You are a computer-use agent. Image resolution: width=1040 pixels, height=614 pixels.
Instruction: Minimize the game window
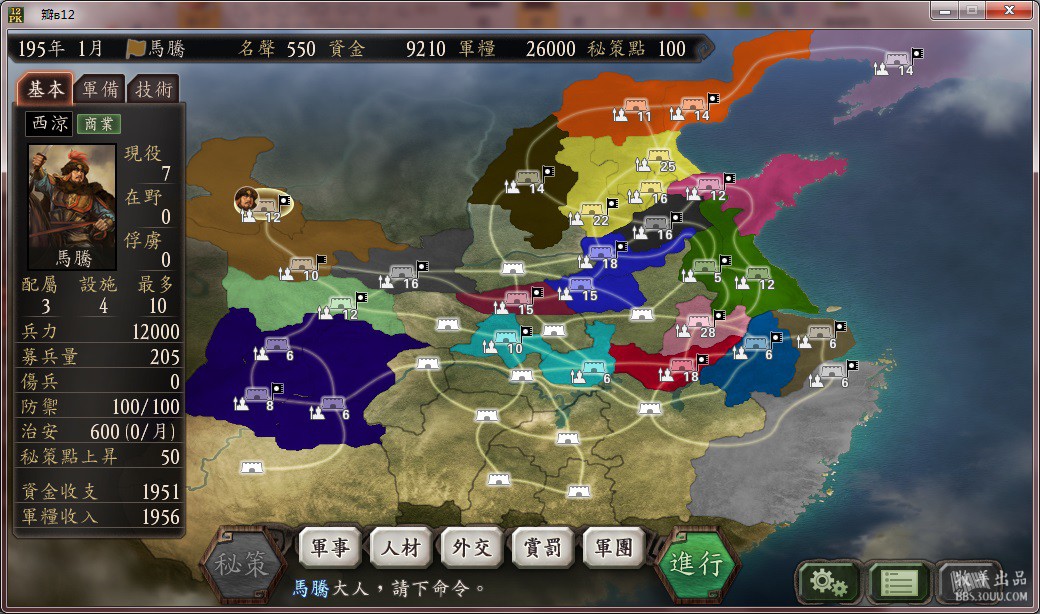tap(945, 9)
